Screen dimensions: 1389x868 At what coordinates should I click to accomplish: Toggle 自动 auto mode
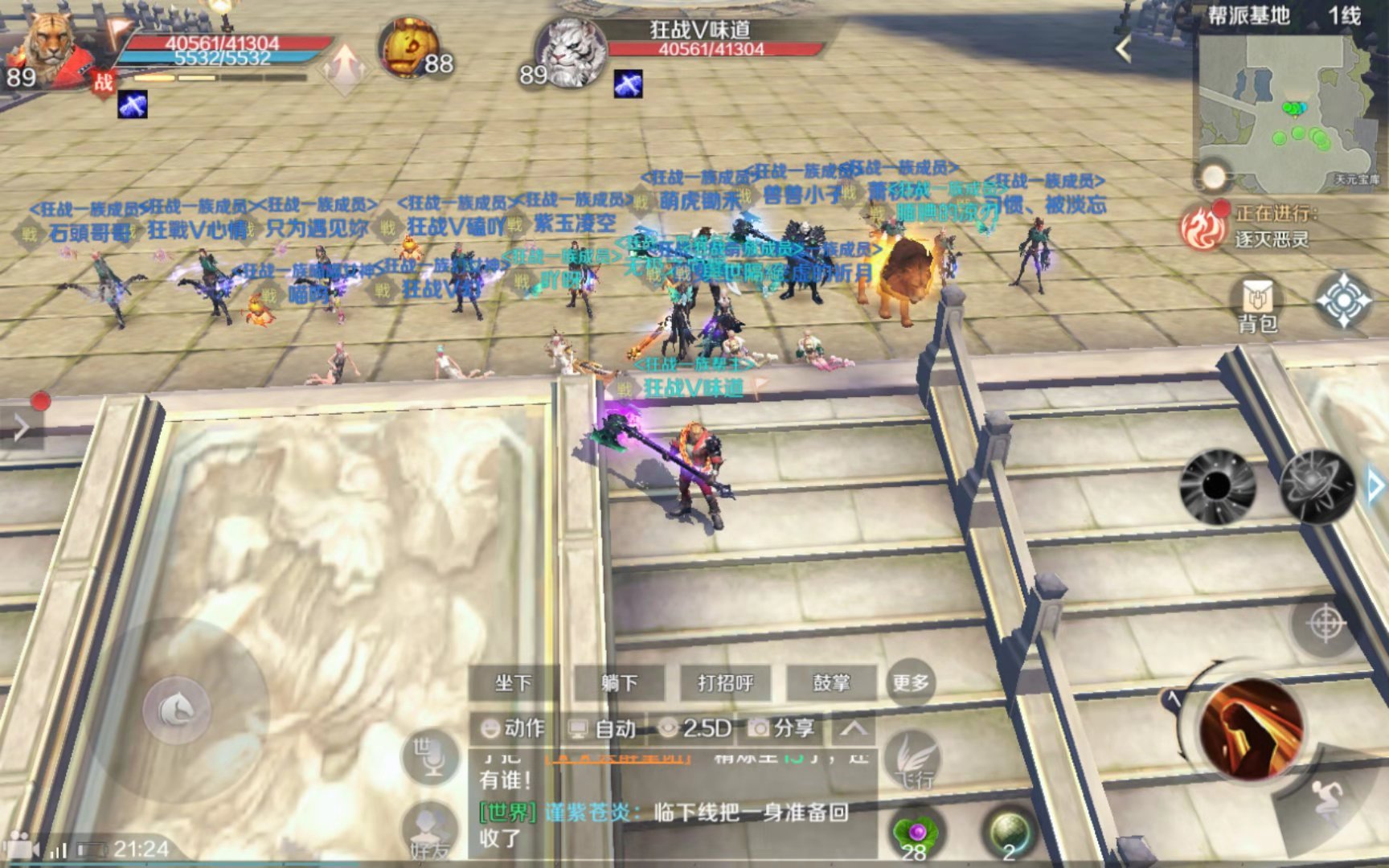[603, 728]
